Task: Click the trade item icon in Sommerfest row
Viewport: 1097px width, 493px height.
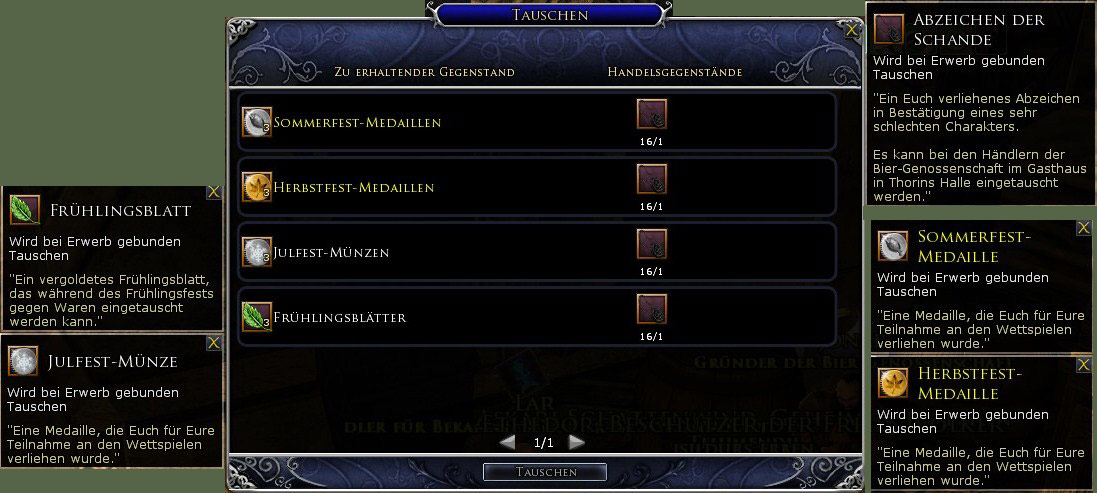Action: tap(652, 115)
